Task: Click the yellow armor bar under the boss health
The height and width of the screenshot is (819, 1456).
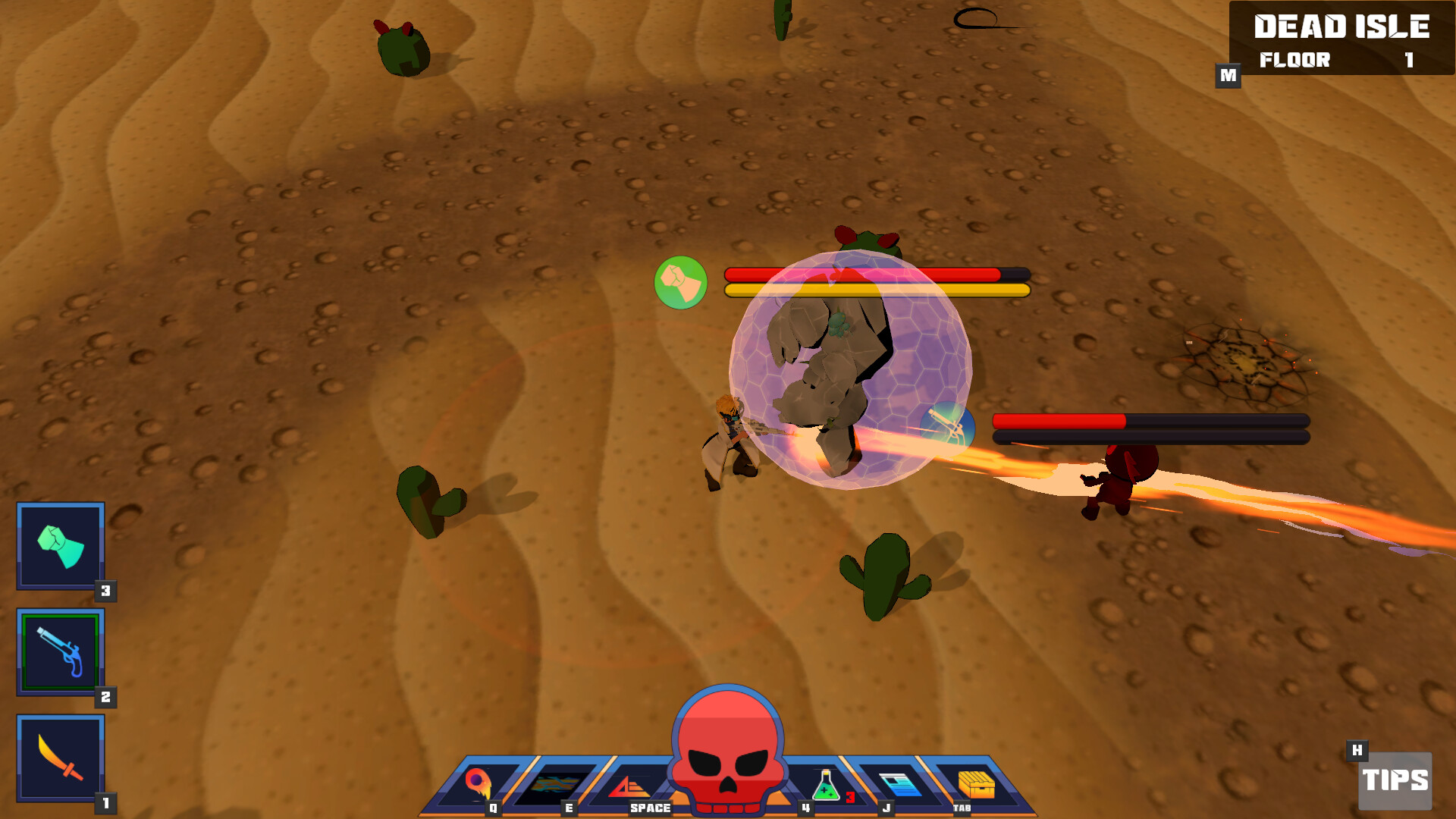Action: point(876,290)
